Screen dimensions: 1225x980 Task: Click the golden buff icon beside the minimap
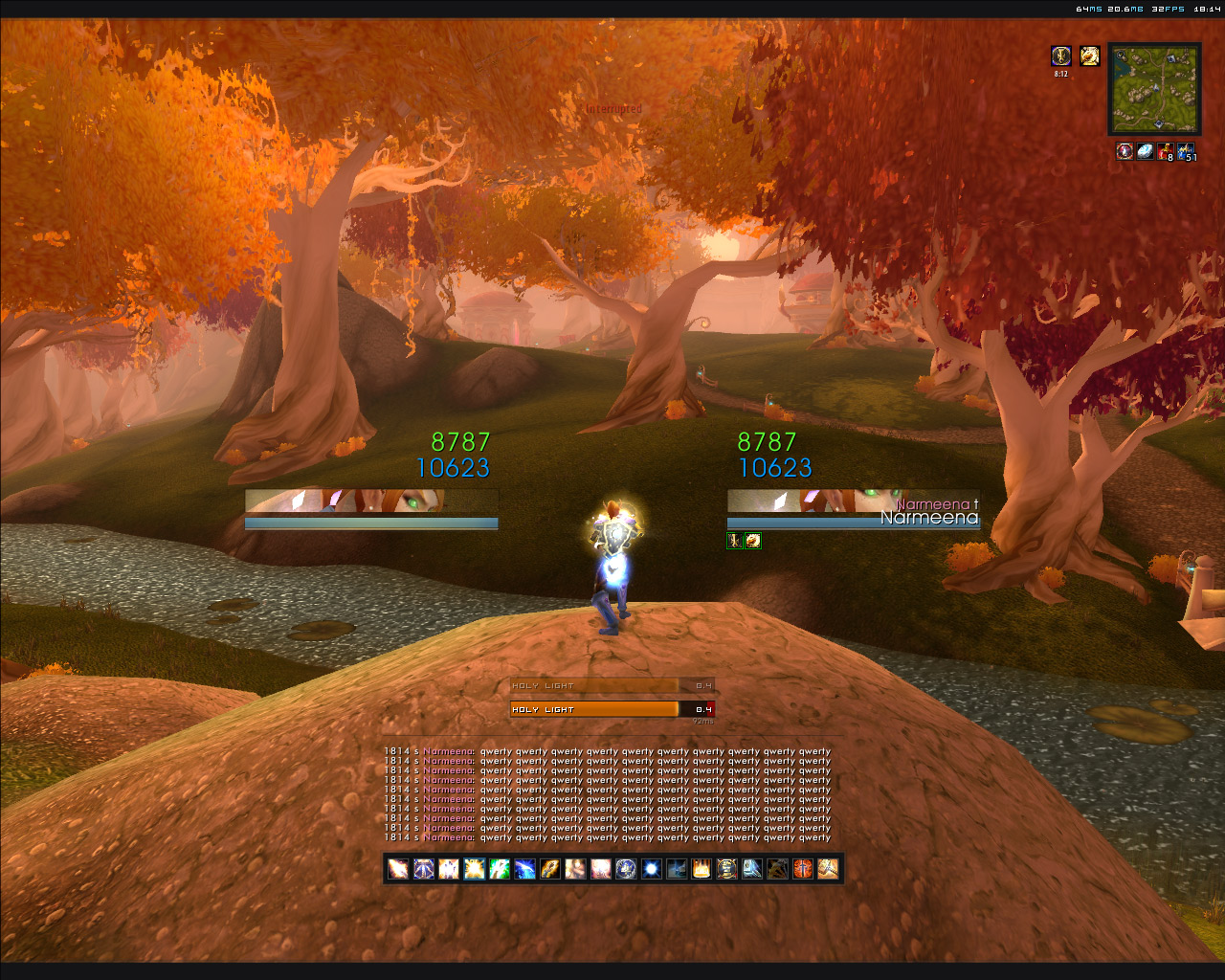coord(1089,56)
